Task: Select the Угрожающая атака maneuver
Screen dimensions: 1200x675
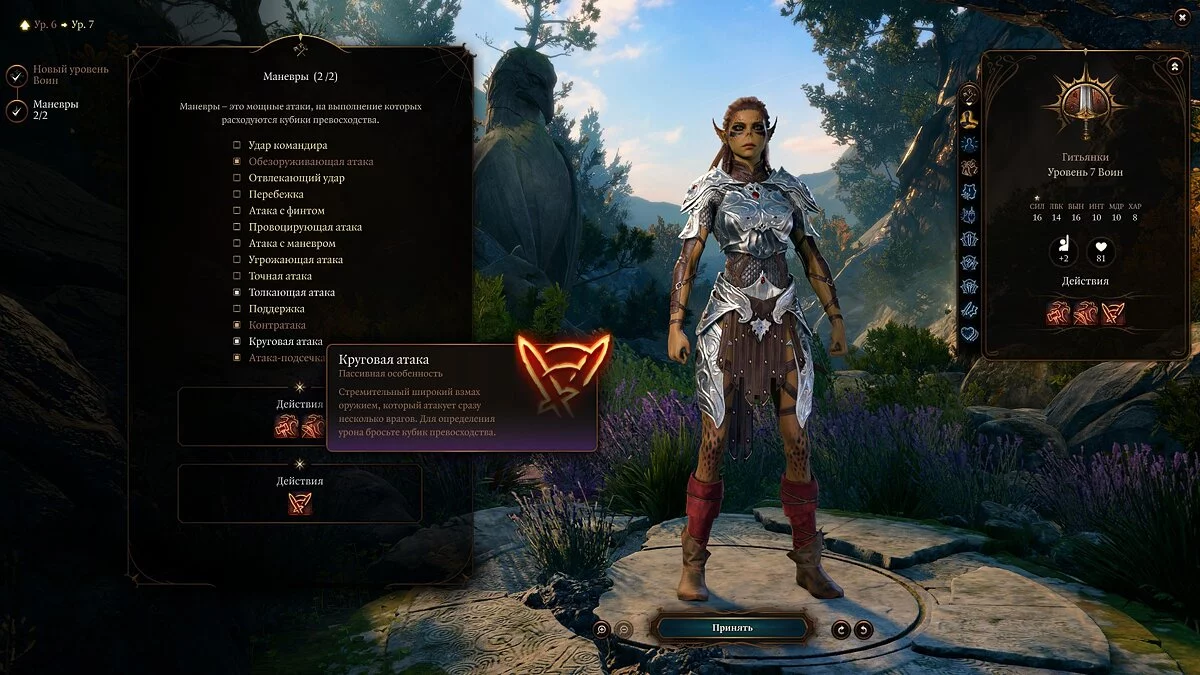Action: [237, 260]
